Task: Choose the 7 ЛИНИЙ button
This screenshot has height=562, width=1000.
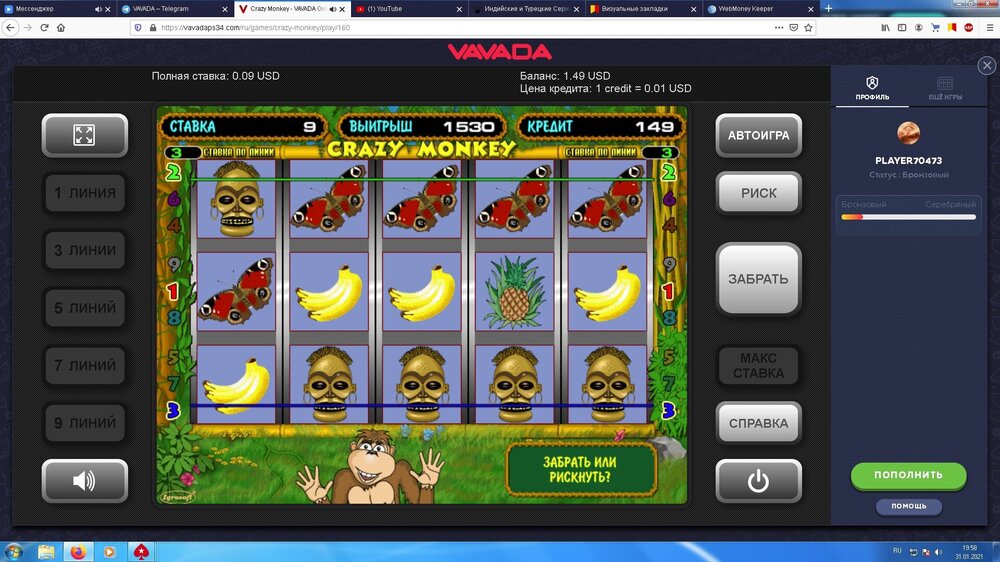Action: 84,366
